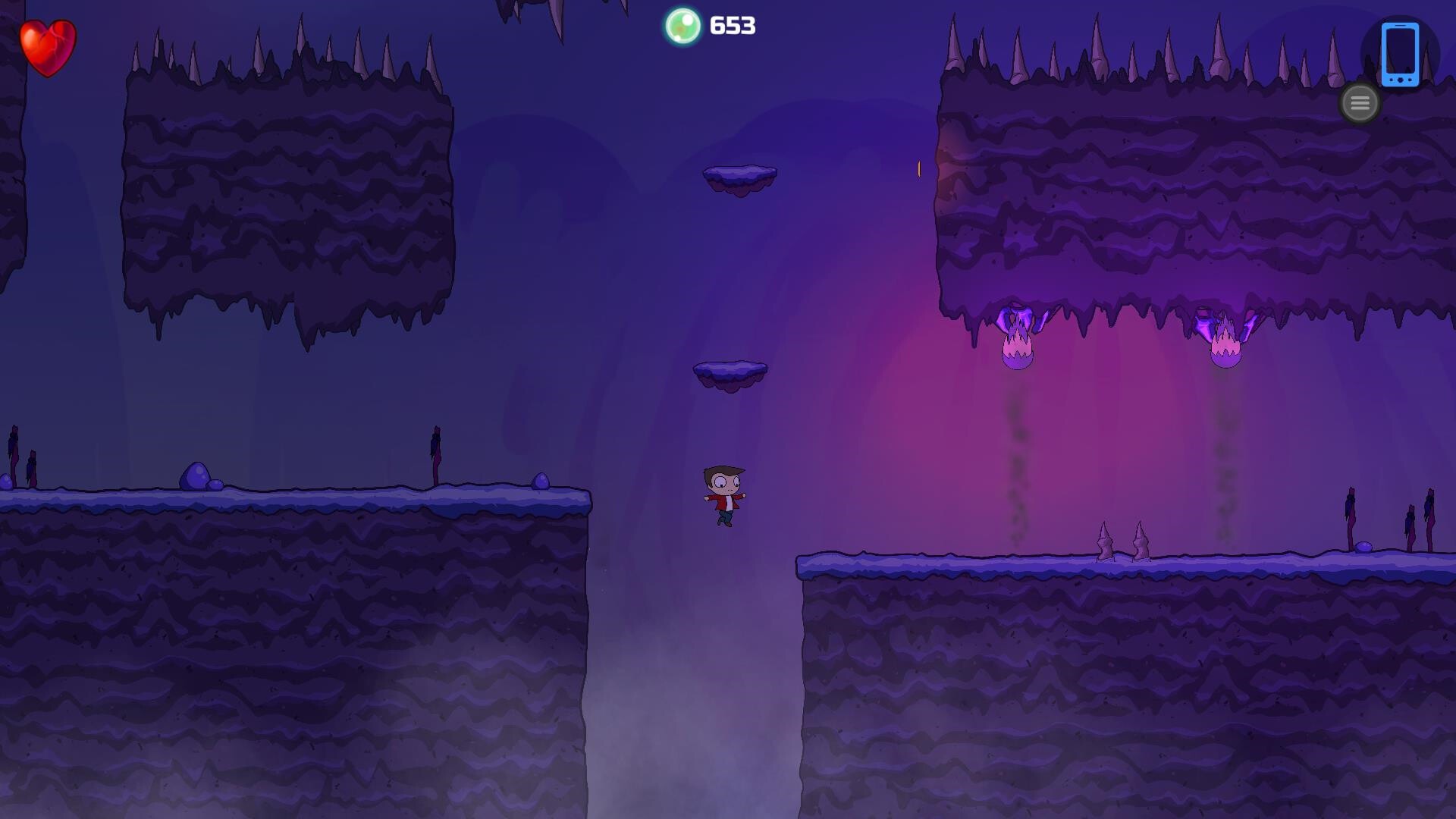Click the red heart to check remaining health

pyautogui.click(x=48, y=49)
